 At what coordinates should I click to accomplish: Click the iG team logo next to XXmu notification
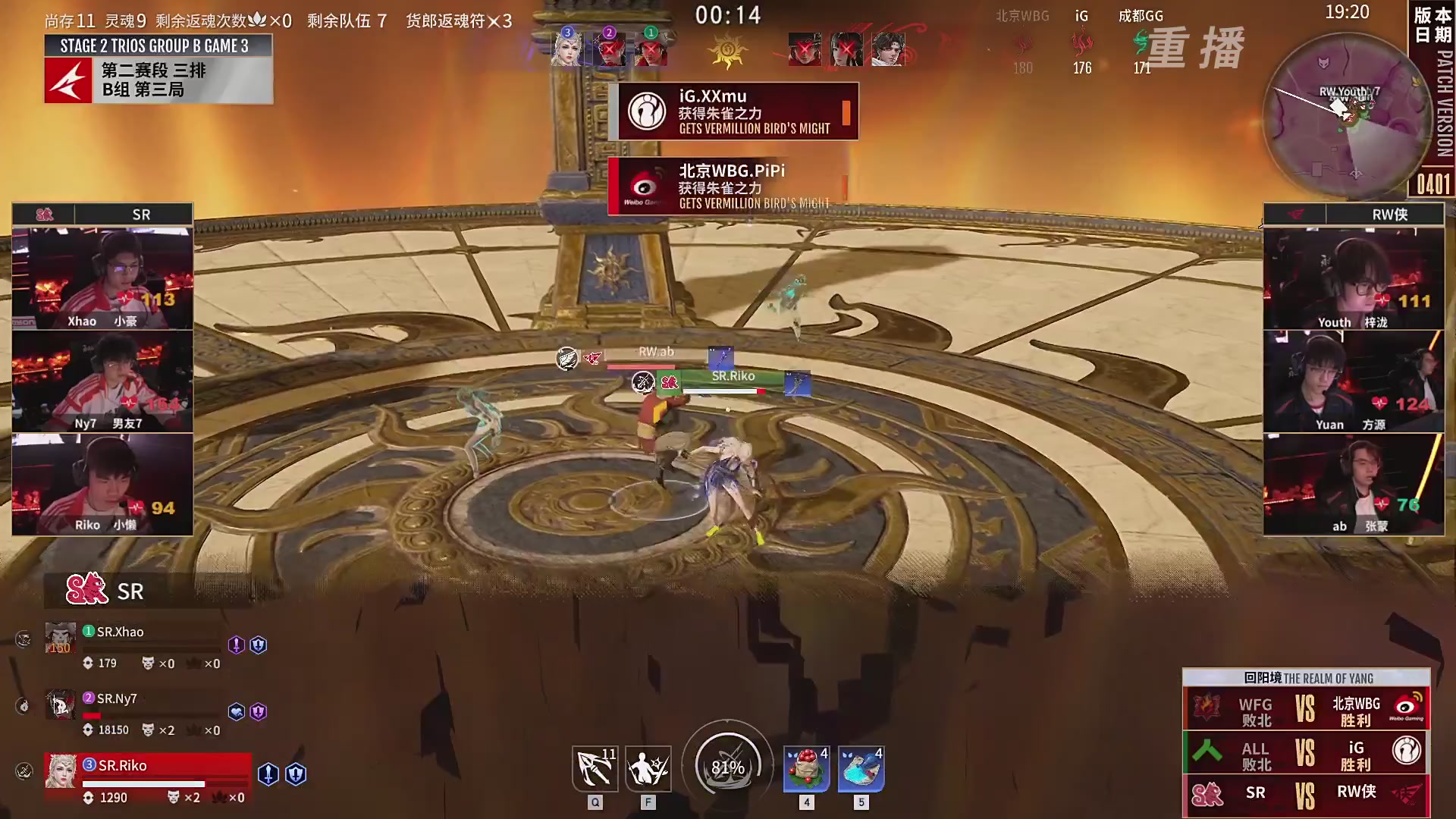pos(647,111)
